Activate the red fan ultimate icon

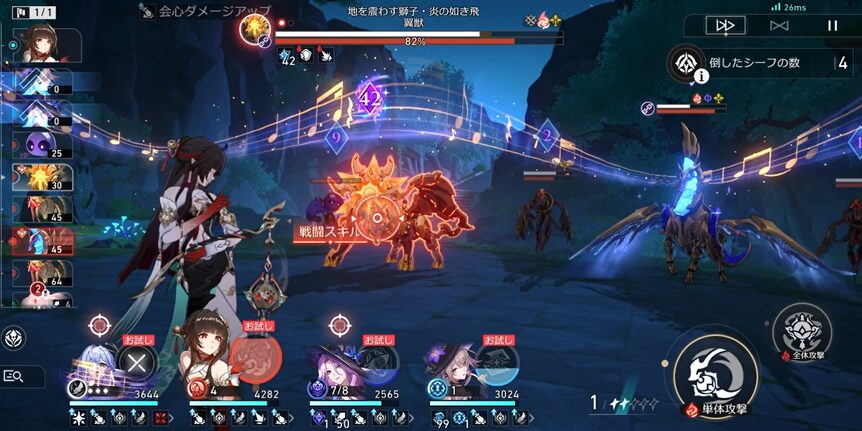[256, 360]
